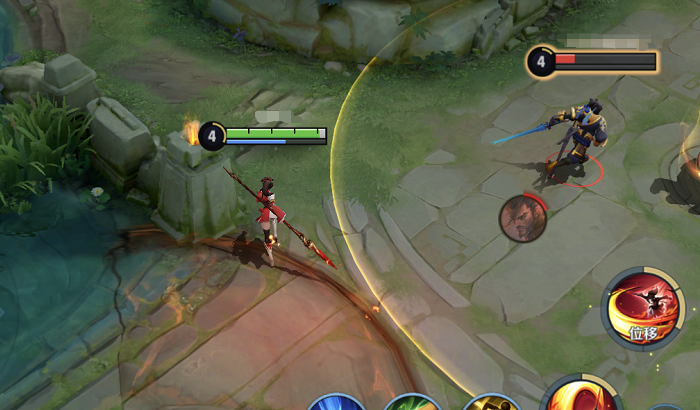Tap the green recovery spell icon
Screen dimensions: 700x410
413,404
